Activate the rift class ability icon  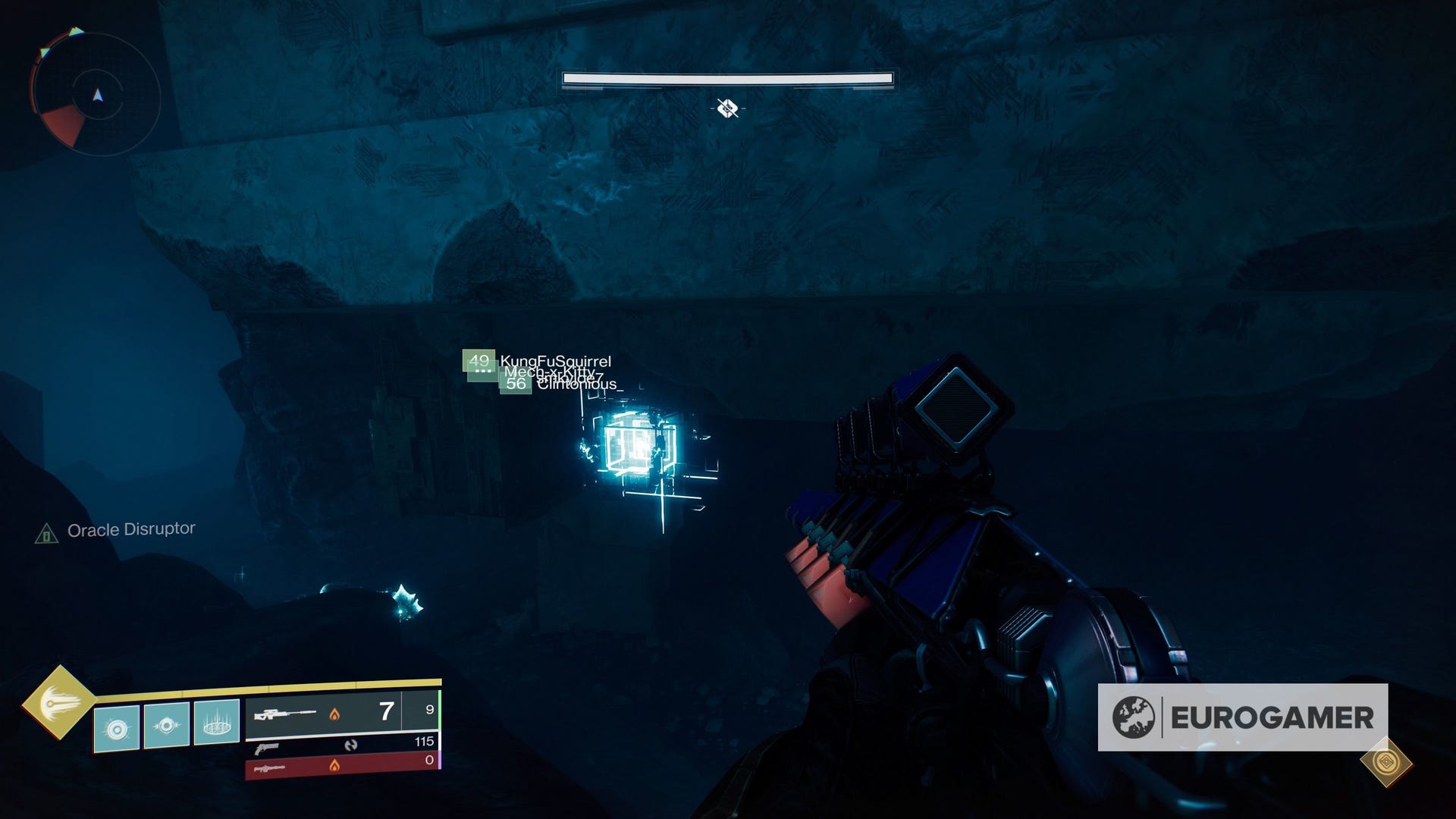(217, 723)
